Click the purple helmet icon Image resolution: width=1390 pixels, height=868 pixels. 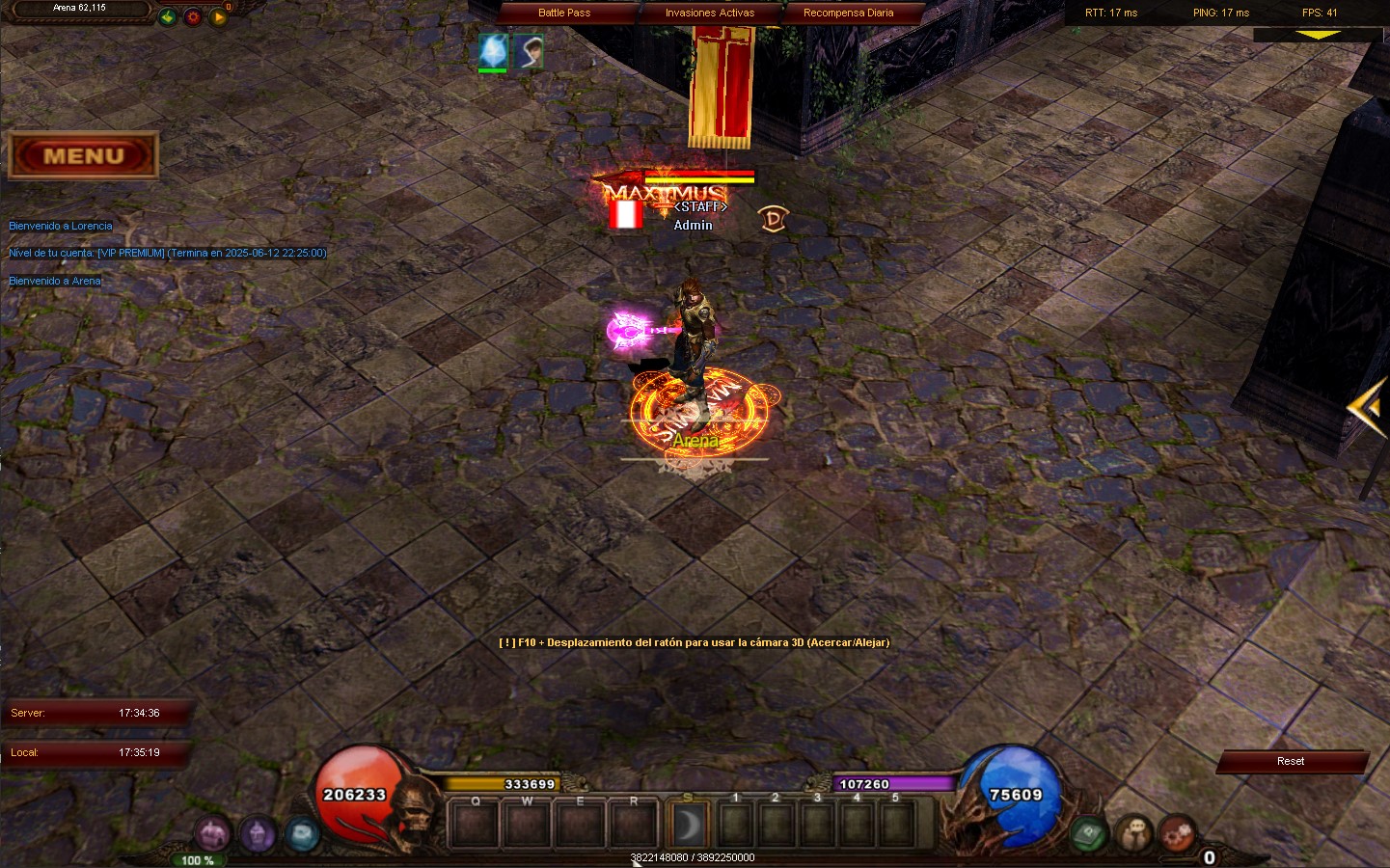[x=258, y=833]
